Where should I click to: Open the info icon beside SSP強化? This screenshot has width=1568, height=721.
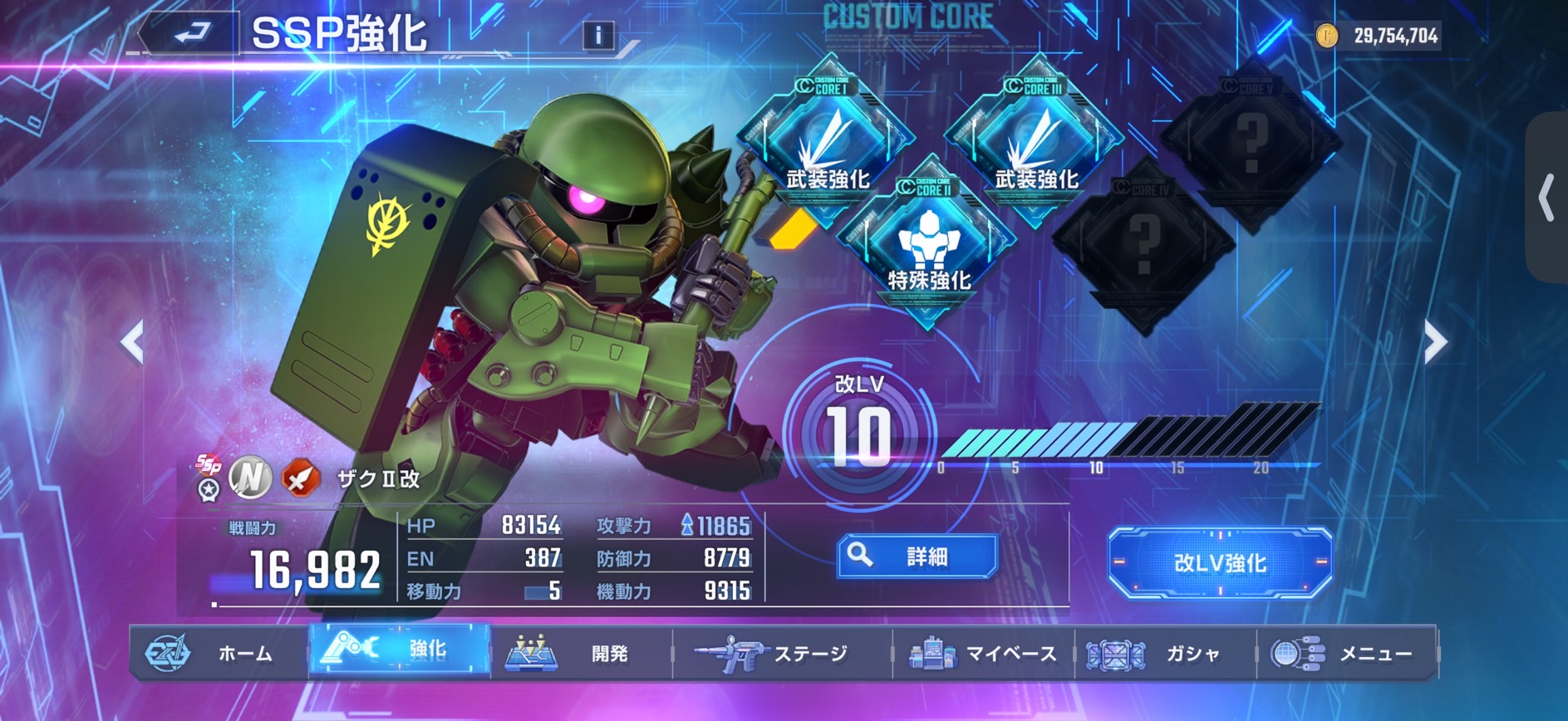[x=597, y=35]
